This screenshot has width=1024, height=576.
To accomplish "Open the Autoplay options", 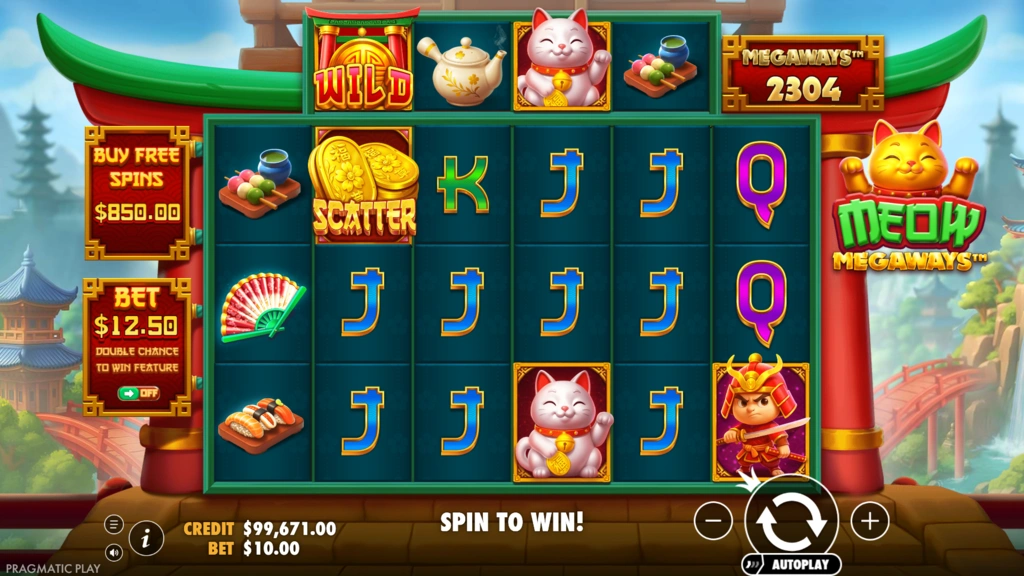I will [x=801, y=564].
